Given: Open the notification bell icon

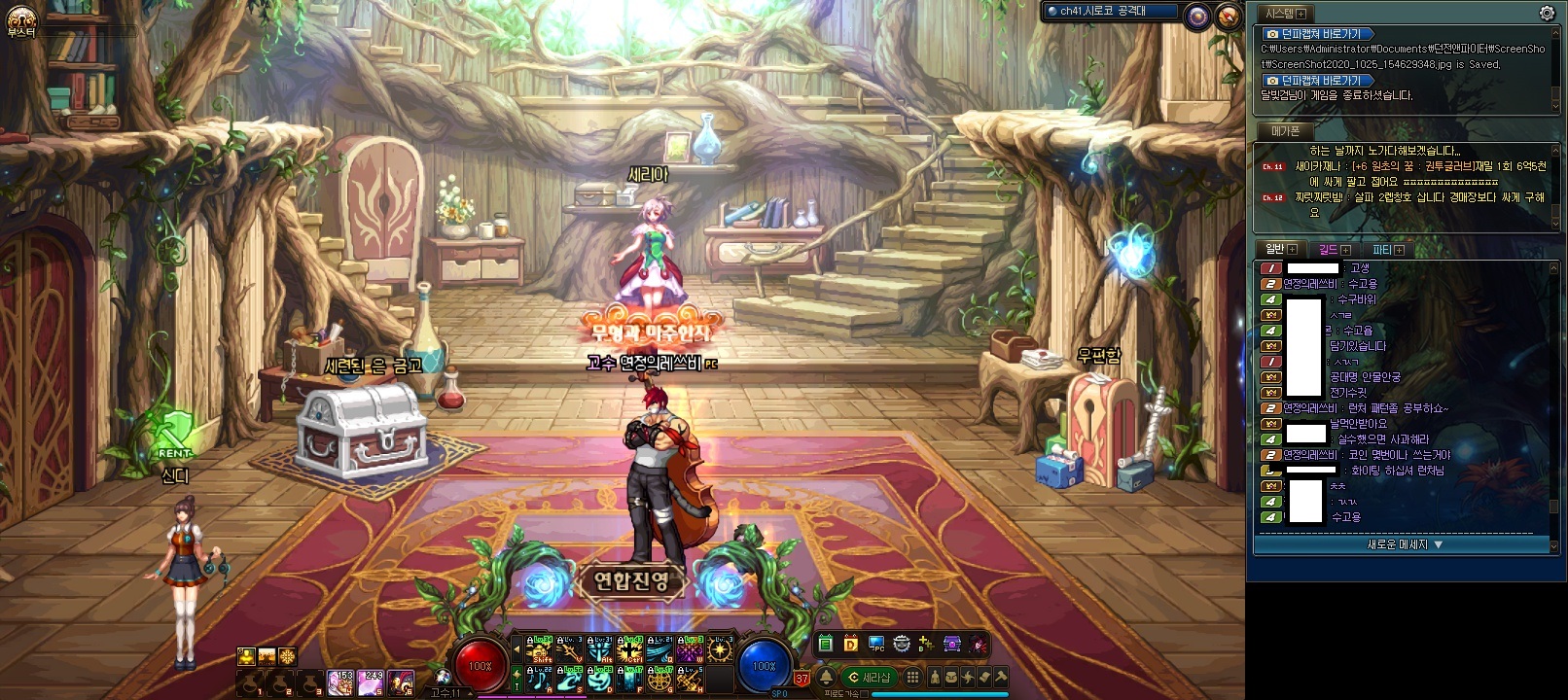Looking at the screenshot, I should (x=826, y=677).
